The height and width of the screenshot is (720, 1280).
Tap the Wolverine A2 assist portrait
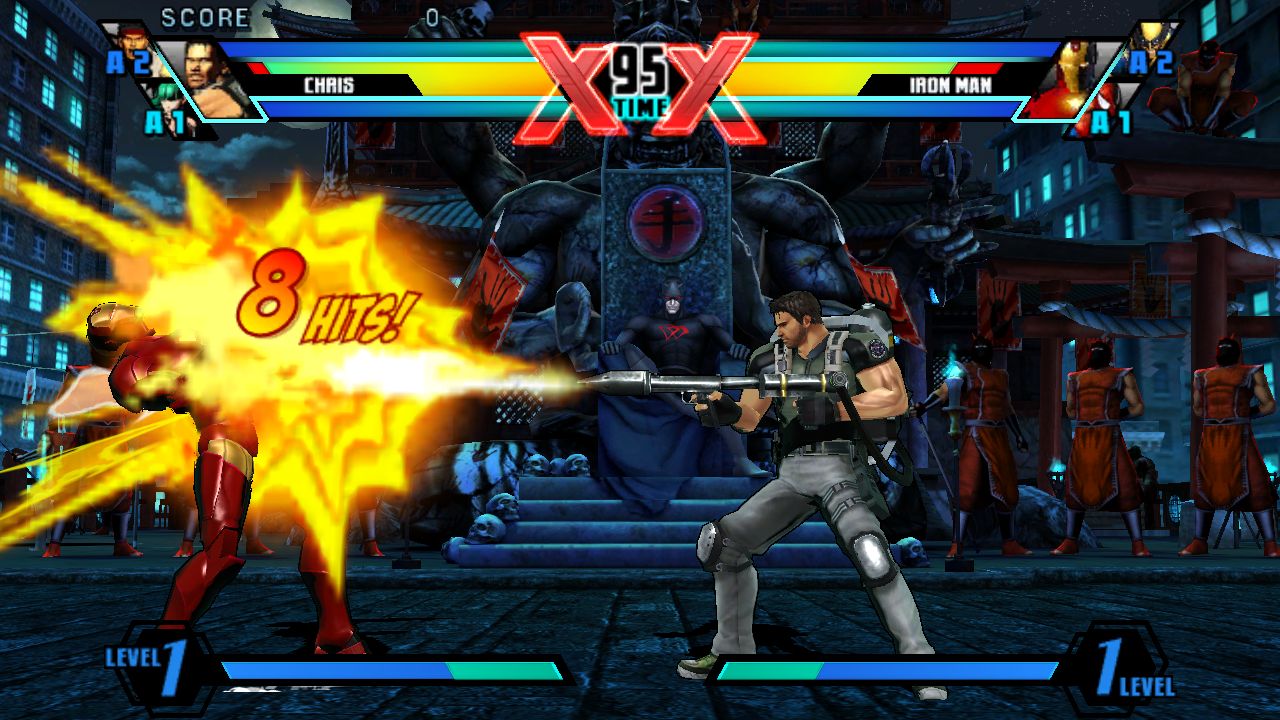pos(1150,40)
